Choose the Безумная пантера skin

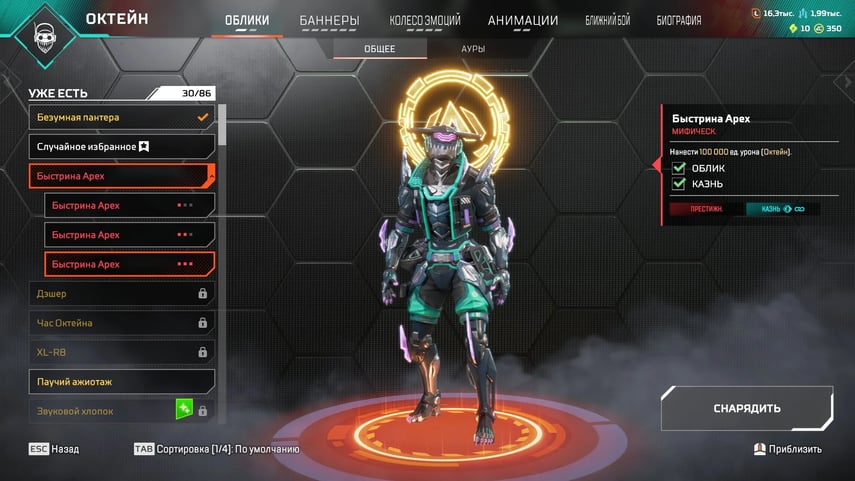click(x=122, y=117)
